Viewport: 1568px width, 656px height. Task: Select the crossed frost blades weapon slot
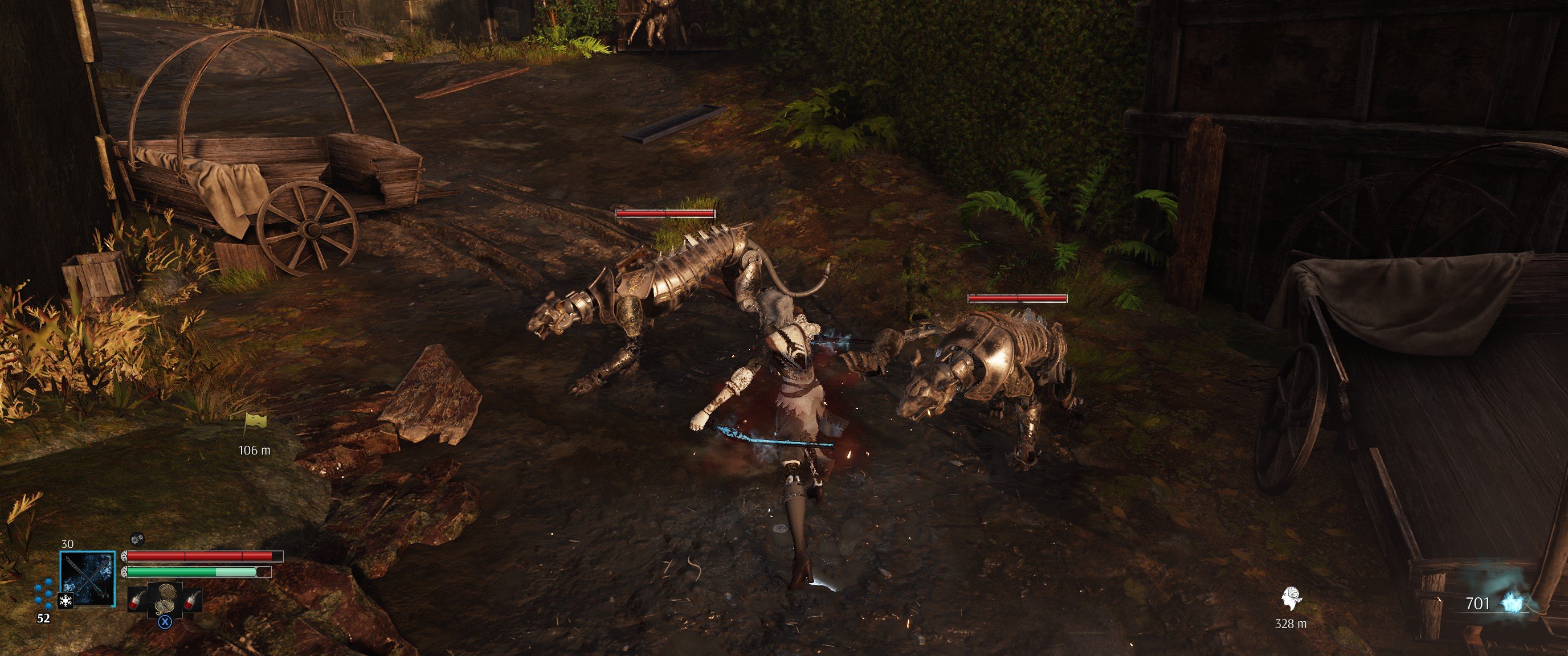point(88,578)
